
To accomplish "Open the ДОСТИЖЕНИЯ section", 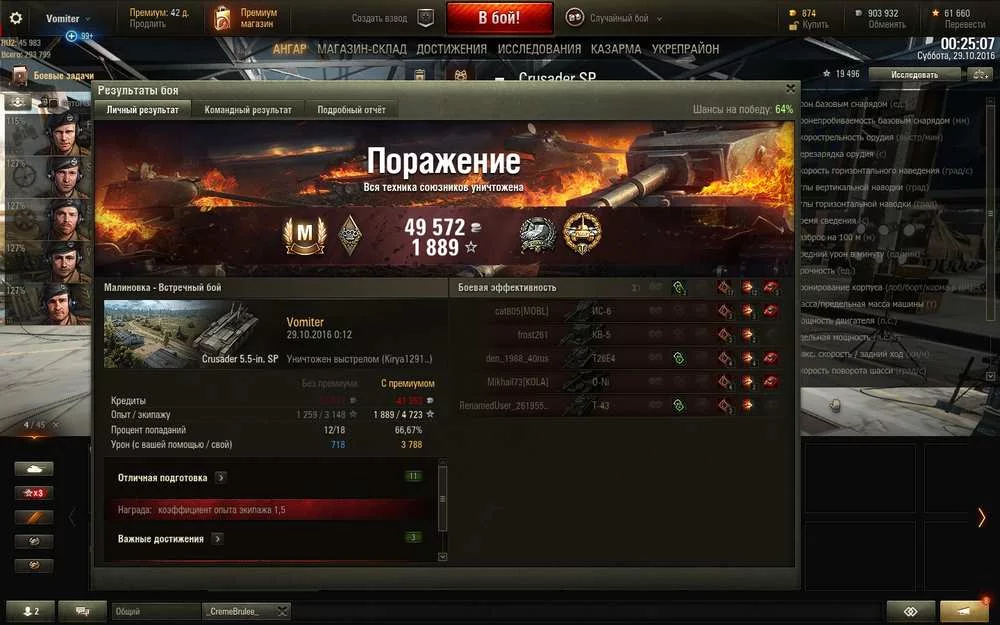I will 452,49.
